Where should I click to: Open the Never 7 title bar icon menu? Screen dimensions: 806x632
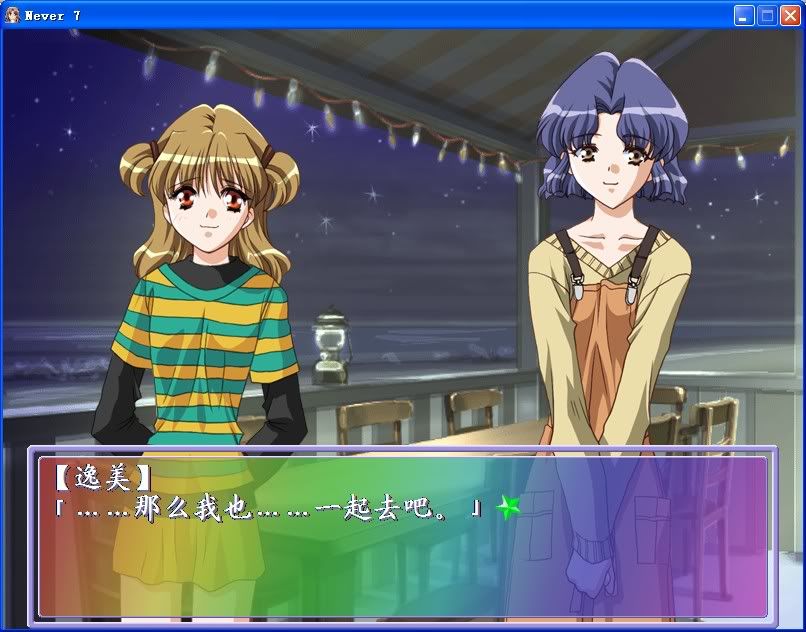[12, 15]
